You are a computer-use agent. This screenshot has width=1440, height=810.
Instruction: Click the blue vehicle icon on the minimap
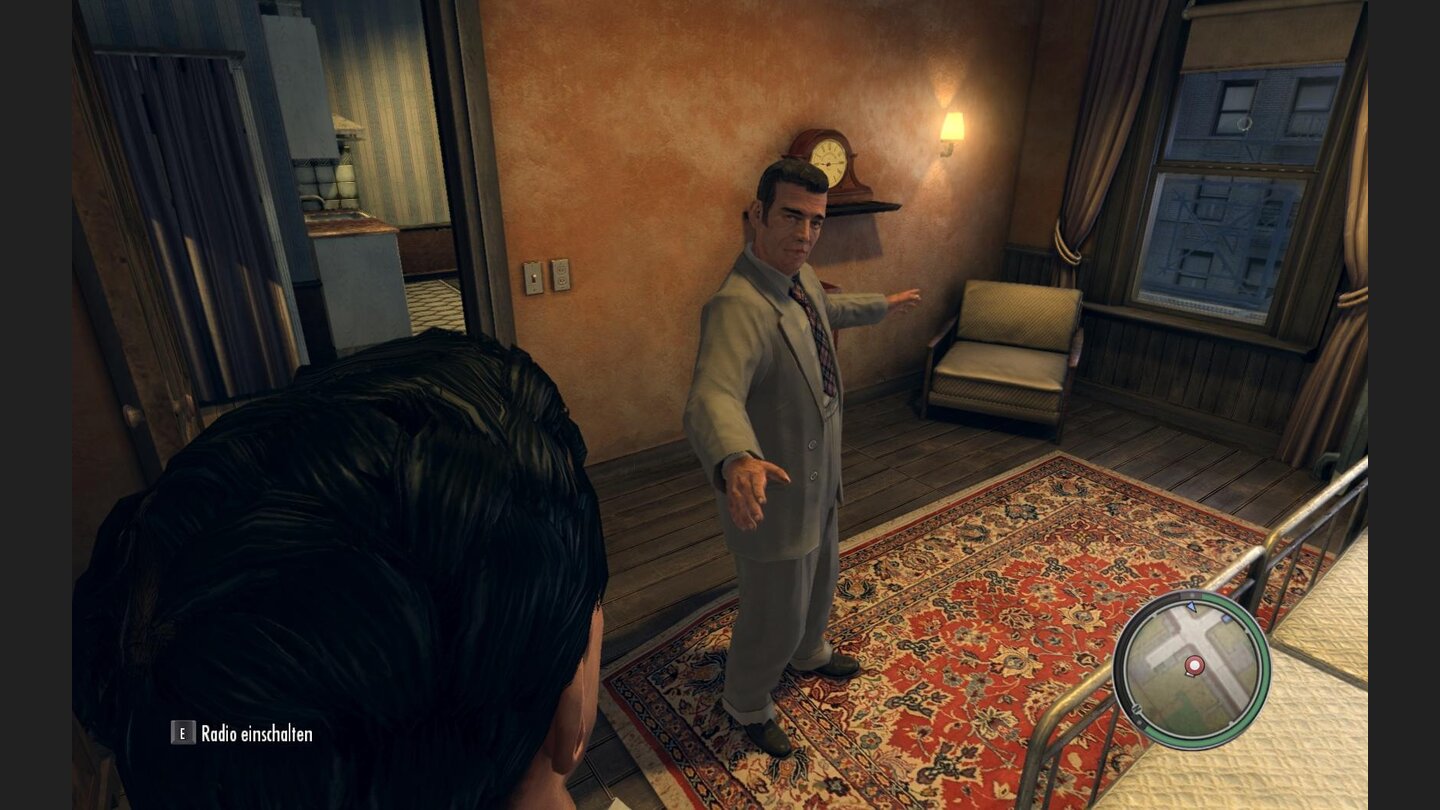click(x=1226, y=618)
